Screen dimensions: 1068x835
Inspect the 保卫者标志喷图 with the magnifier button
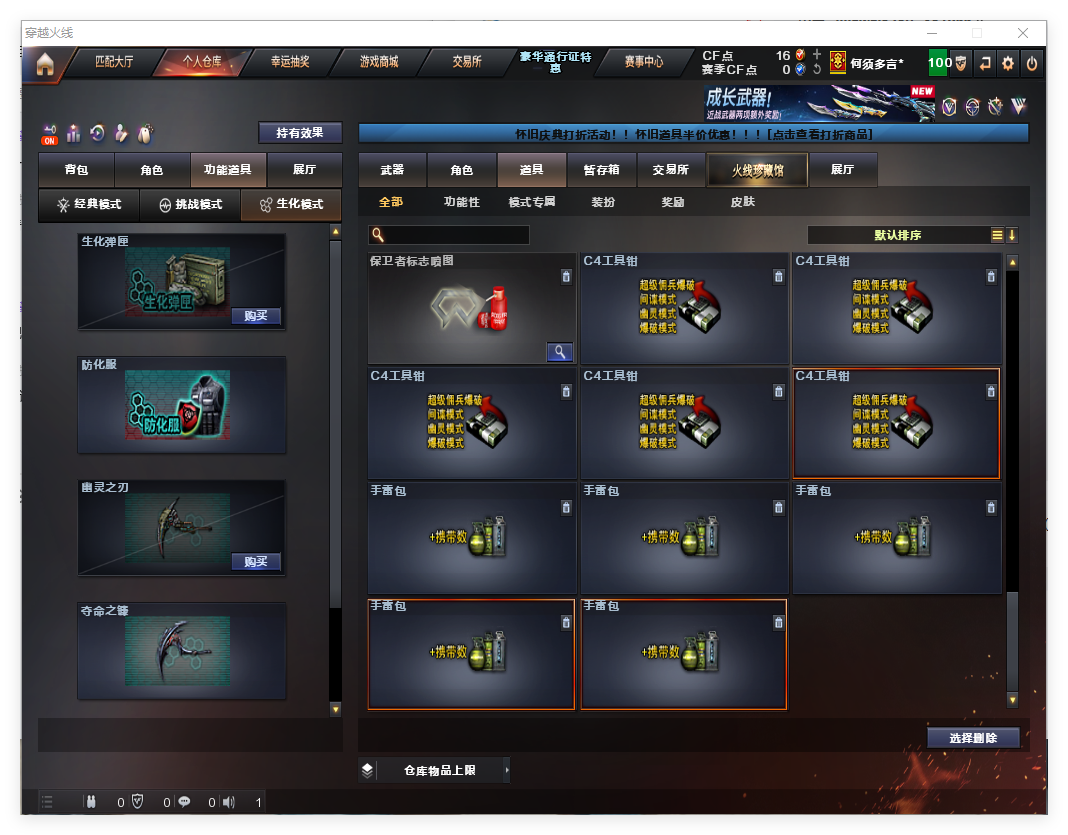(x=560, y=351)
